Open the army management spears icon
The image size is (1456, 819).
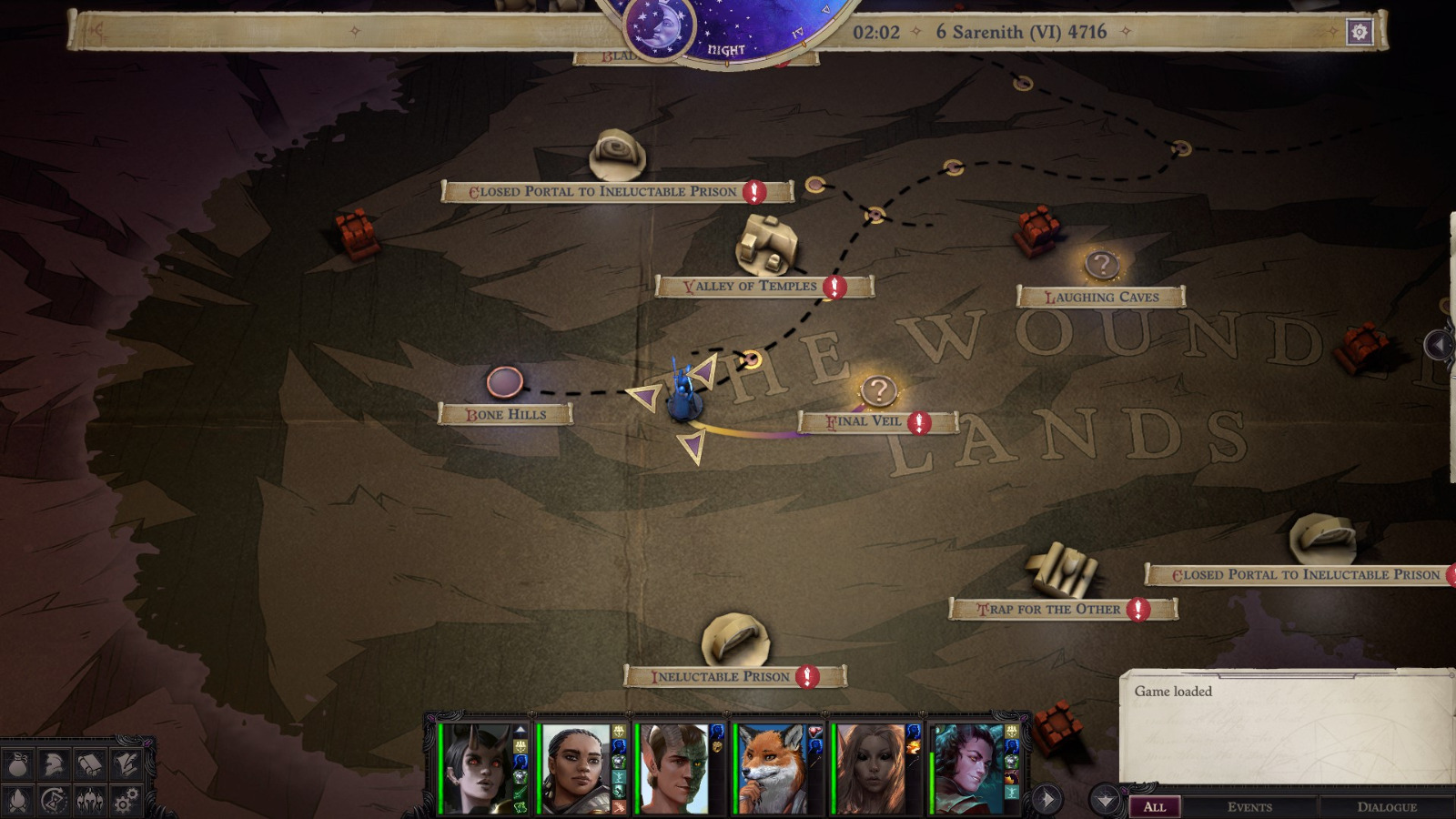point(89,801)
